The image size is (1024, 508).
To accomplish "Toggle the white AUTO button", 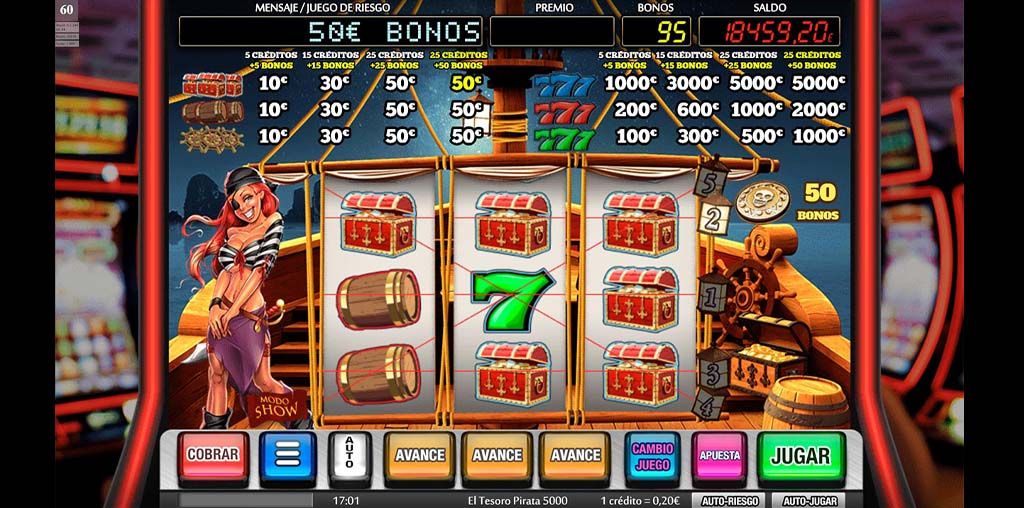I will coord(349,456).
